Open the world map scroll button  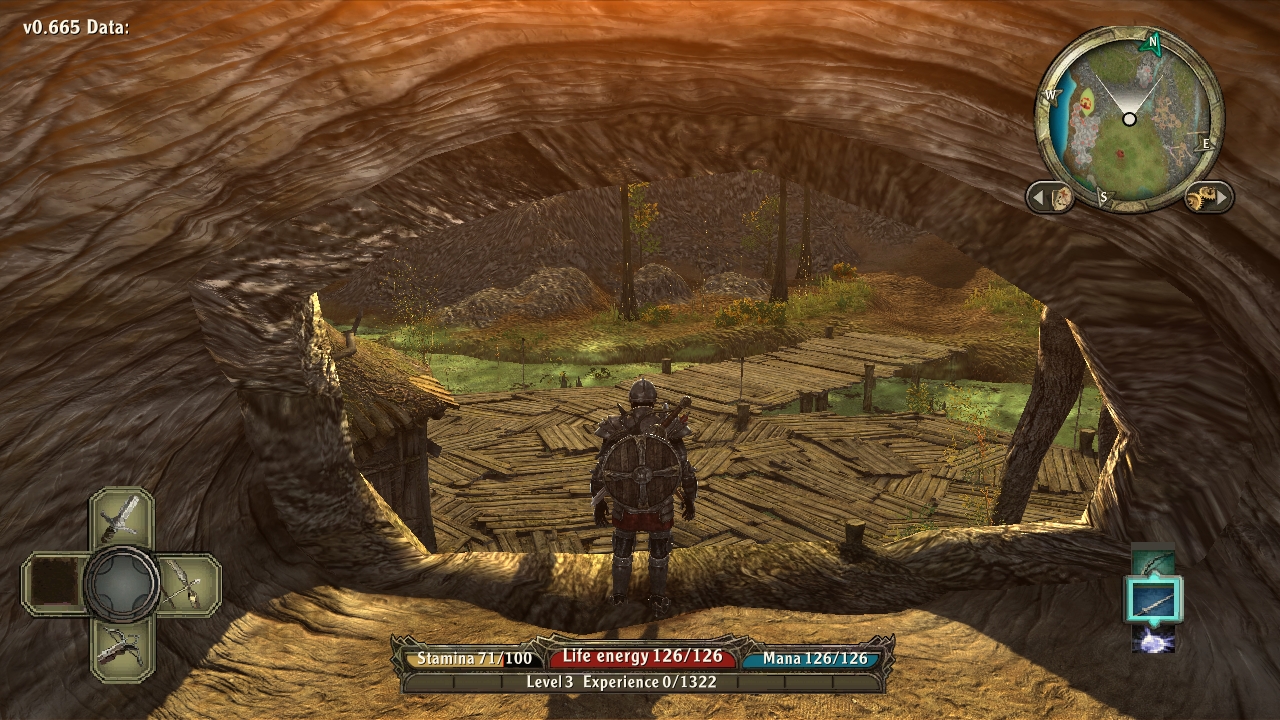(x=1051, y=197)
